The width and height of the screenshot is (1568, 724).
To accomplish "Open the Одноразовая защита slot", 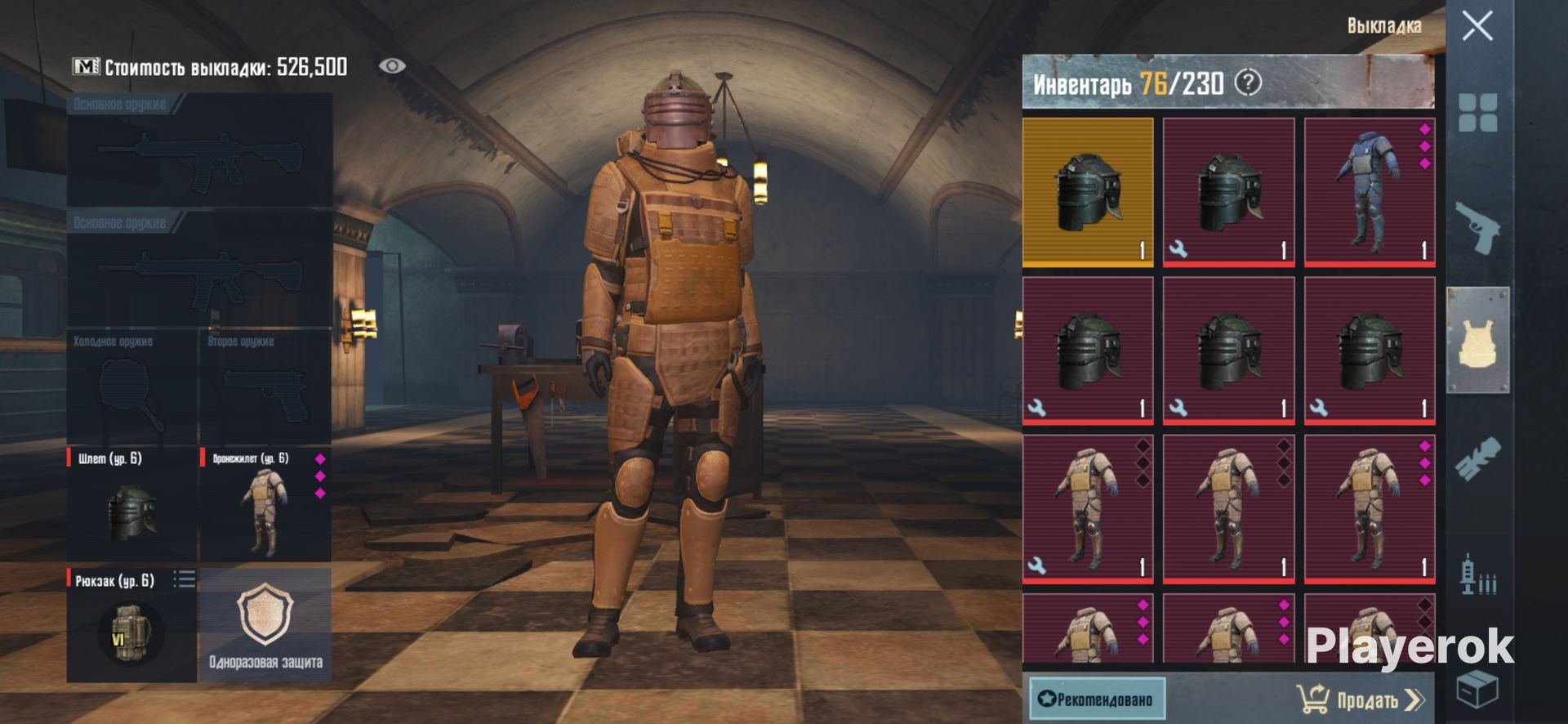I will coord(265,626).
